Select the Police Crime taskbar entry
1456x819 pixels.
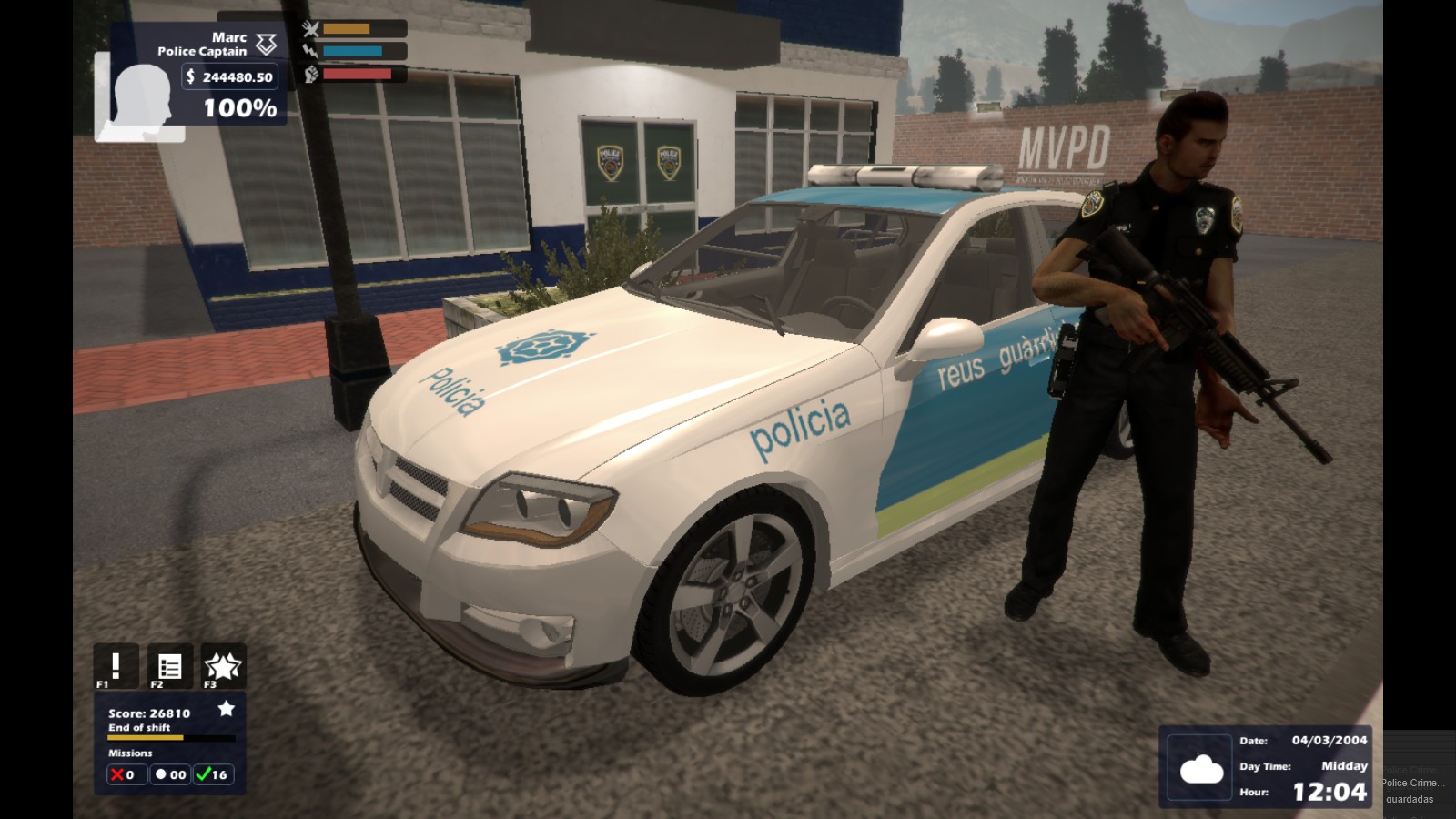coord(1412,781)
